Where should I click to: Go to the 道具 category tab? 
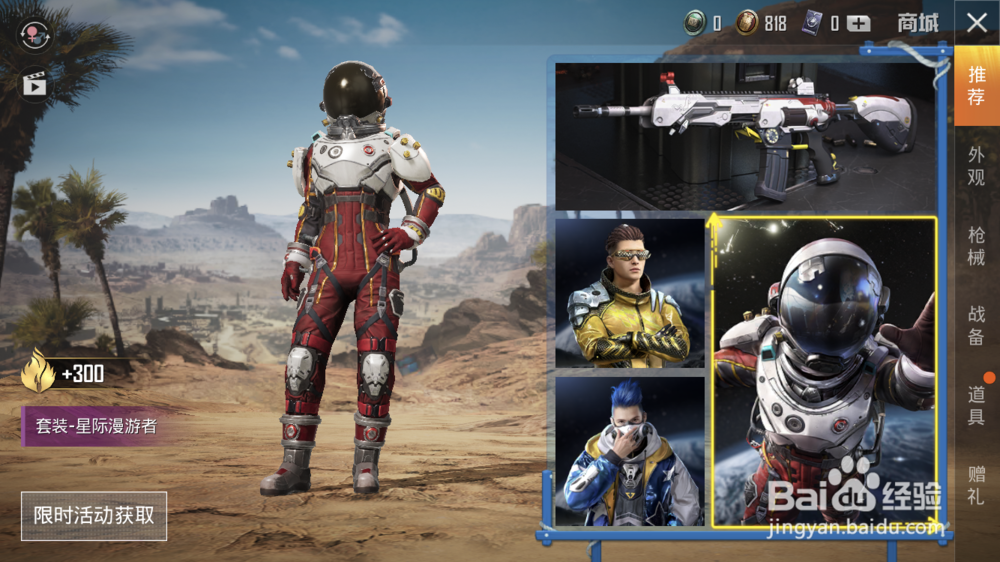pos(977,405)
